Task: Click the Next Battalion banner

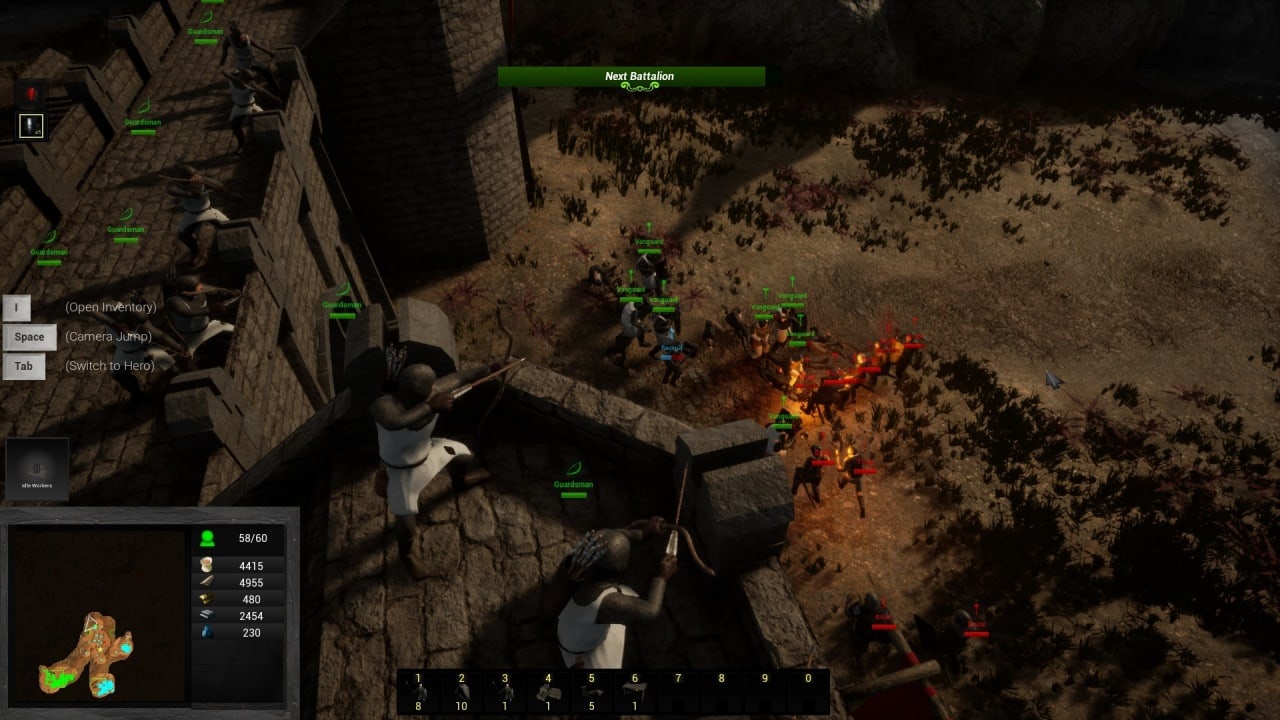Action: click(631, 77)
